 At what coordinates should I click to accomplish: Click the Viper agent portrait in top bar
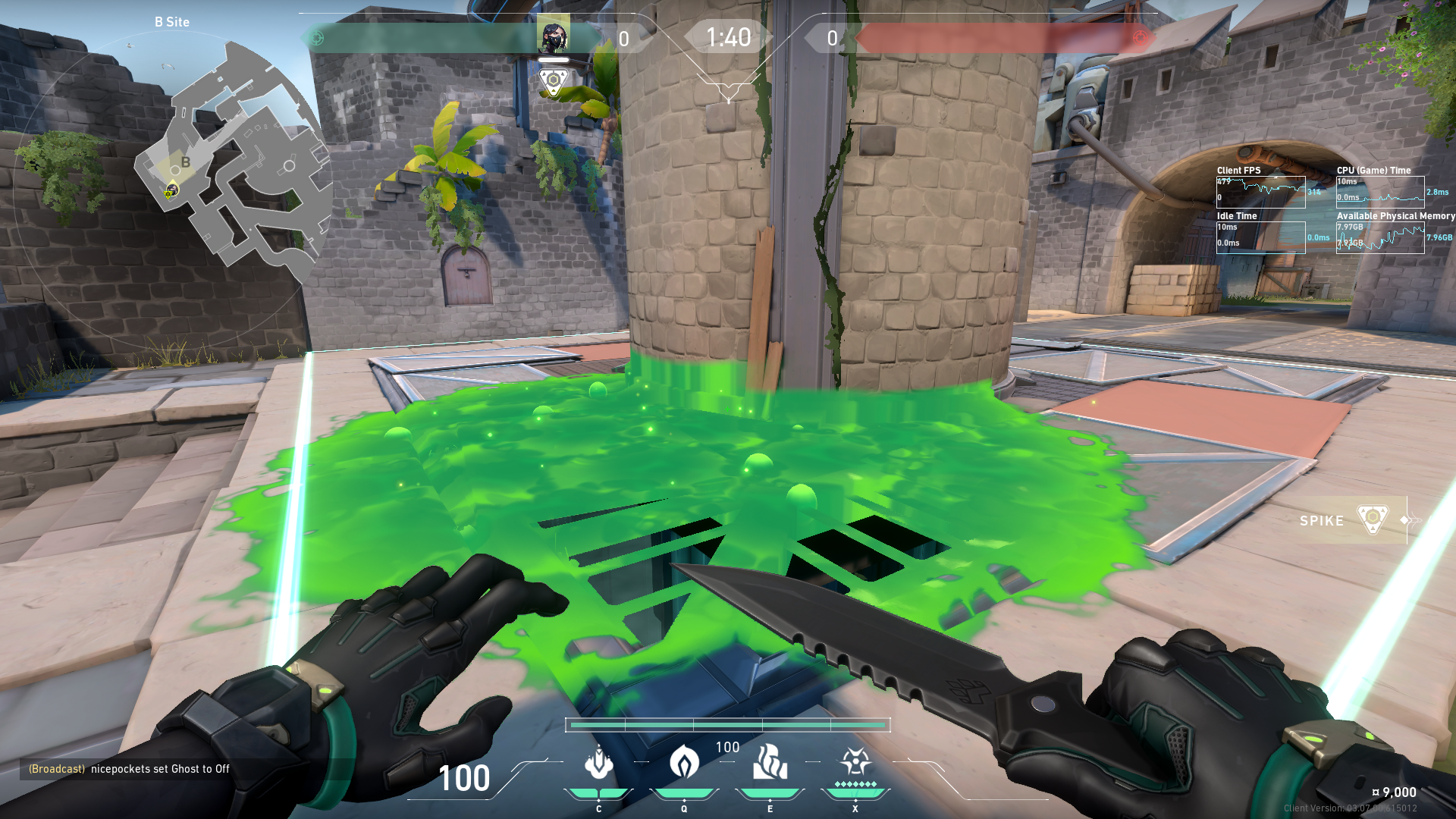[x=554, y=35]
